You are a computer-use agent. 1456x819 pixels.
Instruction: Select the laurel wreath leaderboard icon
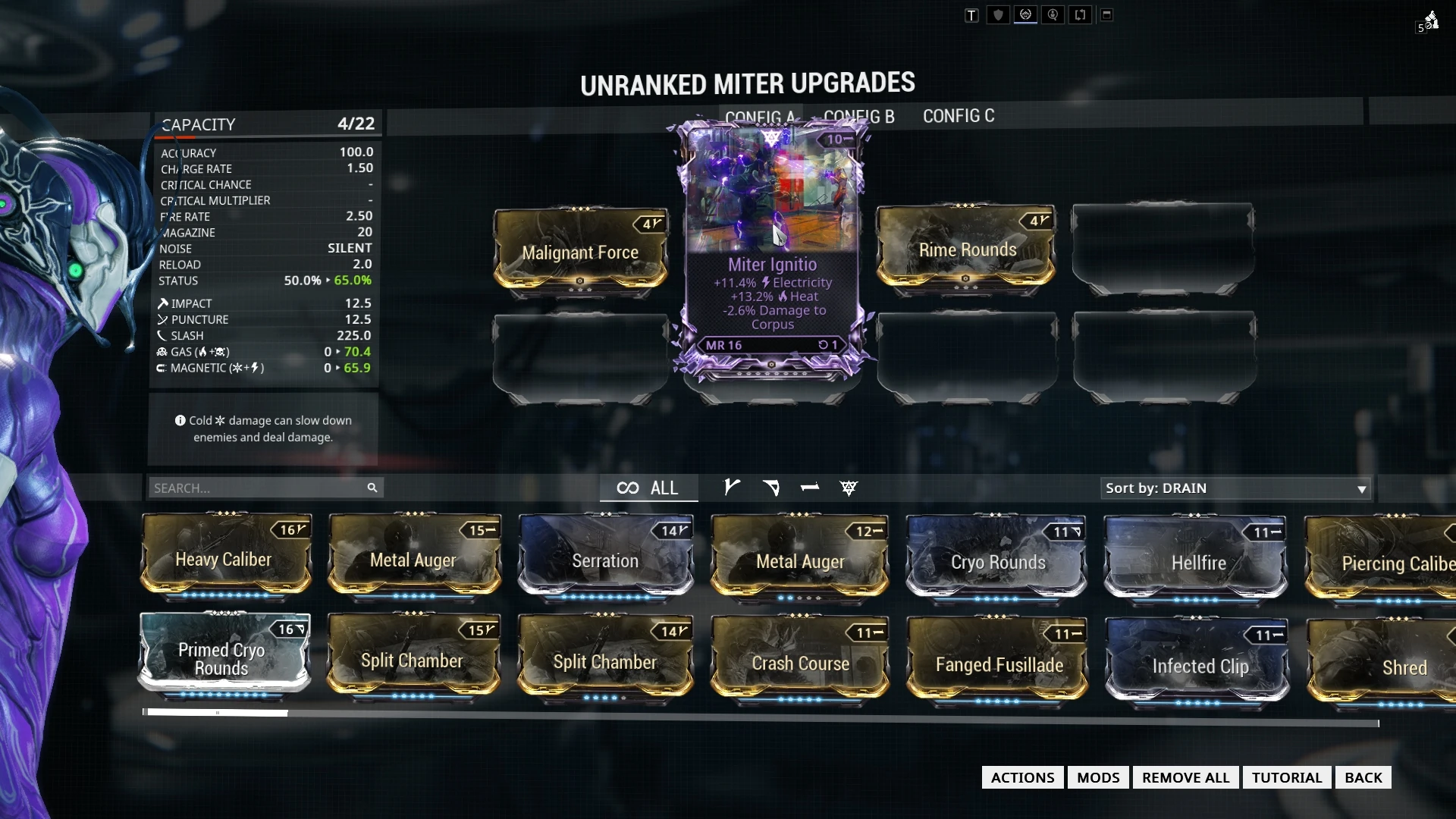point(1025,14)
